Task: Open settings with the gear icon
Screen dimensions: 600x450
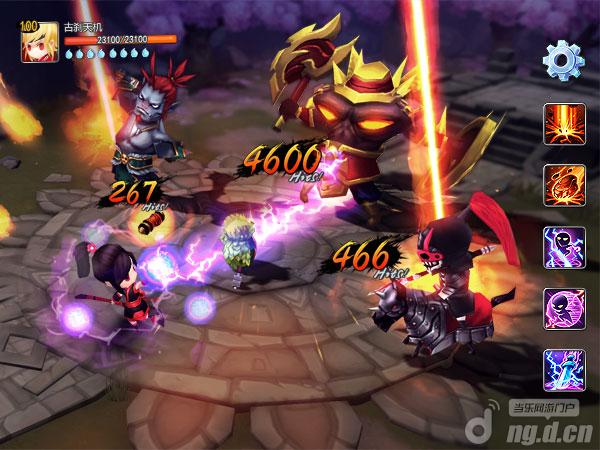Action: pos(563,61)
